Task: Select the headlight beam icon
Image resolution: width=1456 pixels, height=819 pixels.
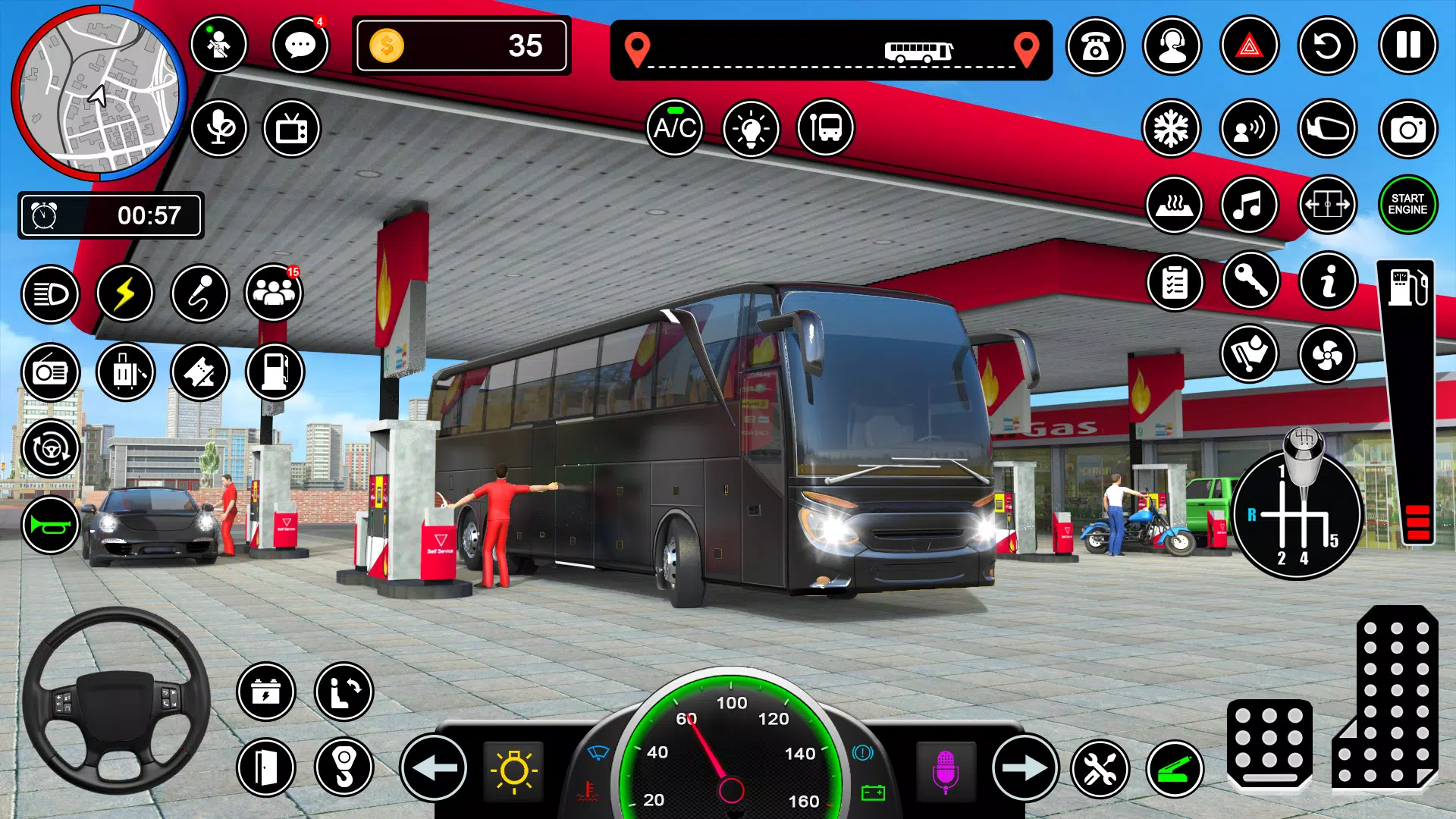Action: (x=49, y=294)
